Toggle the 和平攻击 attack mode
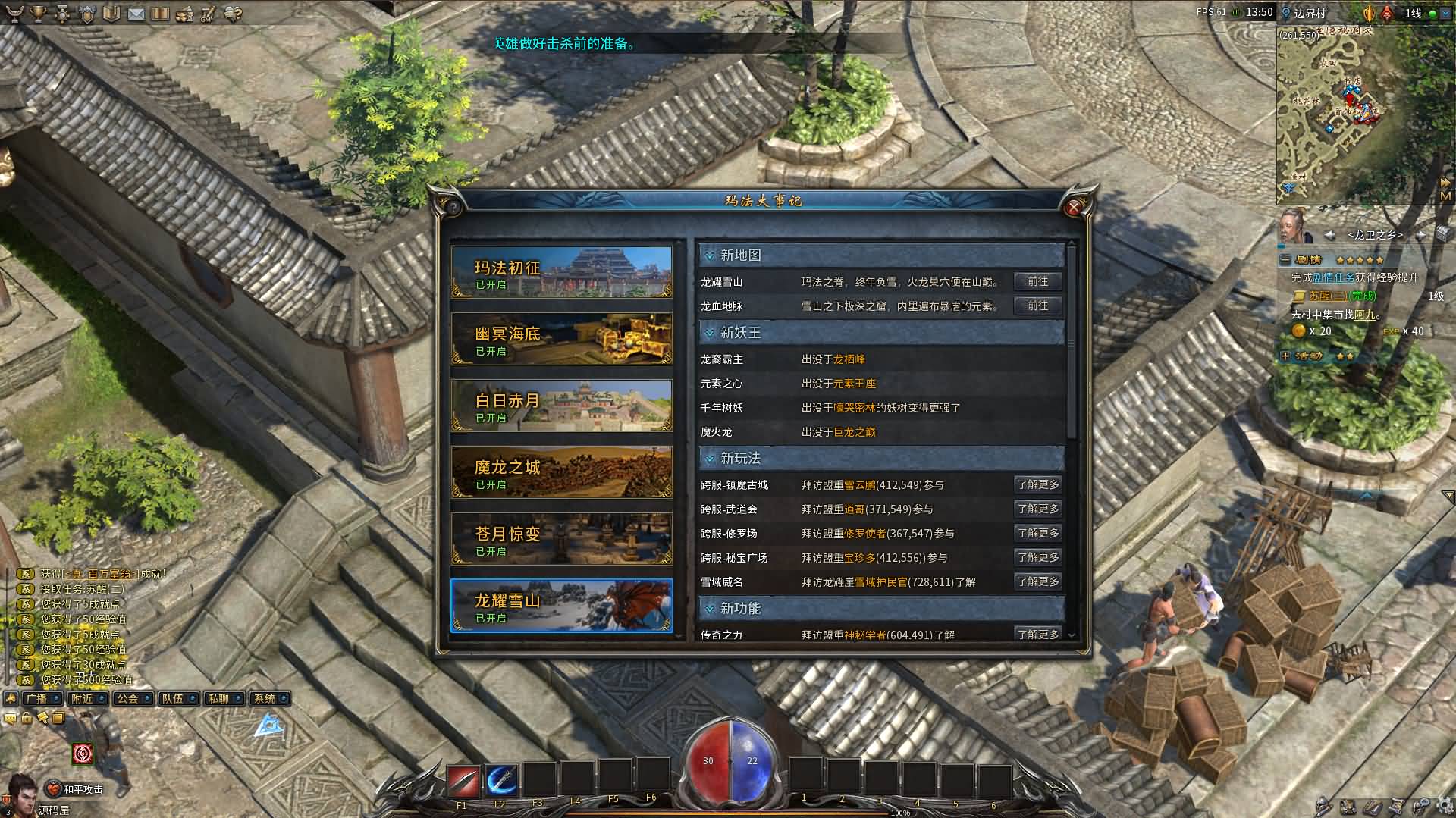The width and height of the screenshot is (1456, 818). click(76, 790)
